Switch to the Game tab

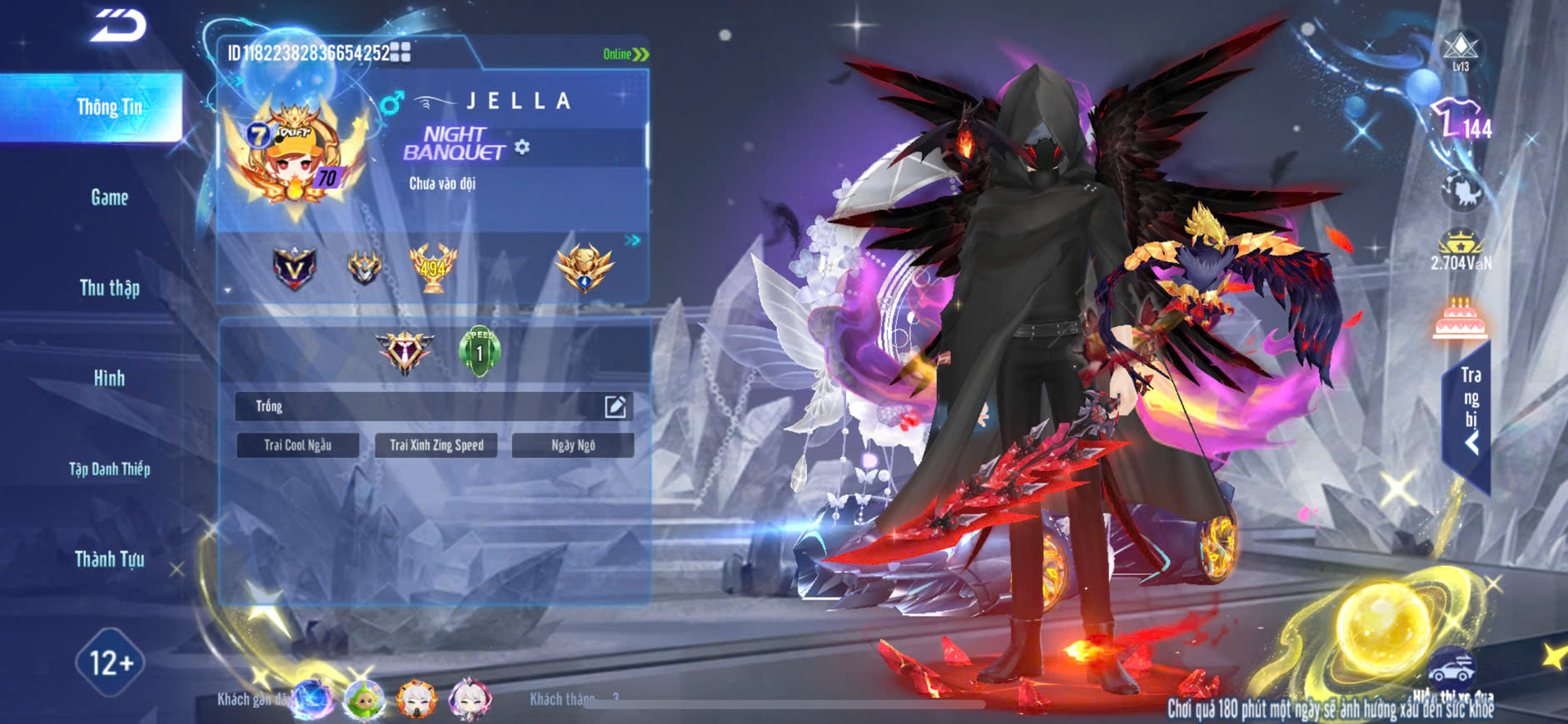point(109,198)
